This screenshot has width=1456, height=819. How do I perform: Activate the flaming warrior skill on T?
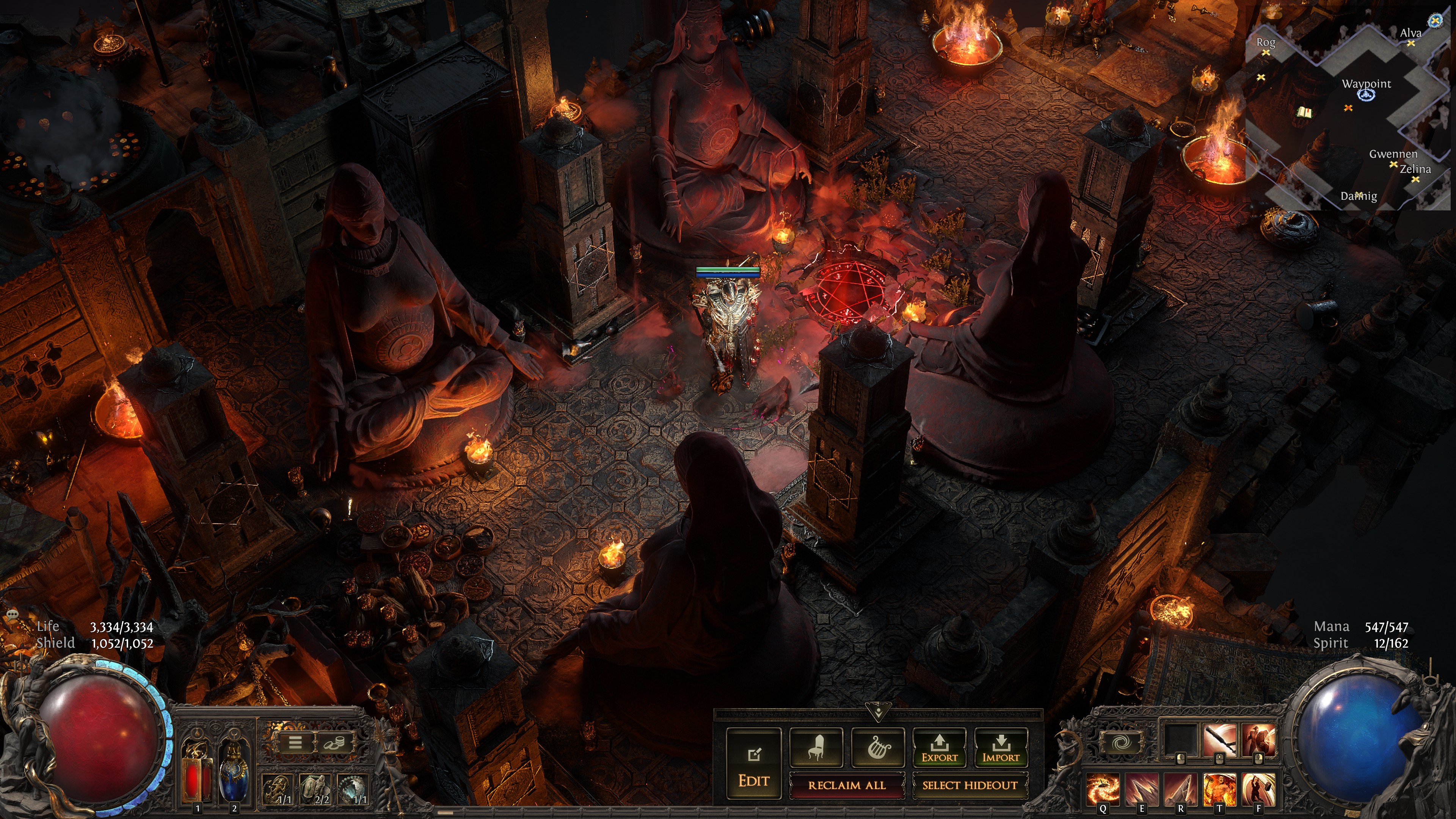point(1219,789)
